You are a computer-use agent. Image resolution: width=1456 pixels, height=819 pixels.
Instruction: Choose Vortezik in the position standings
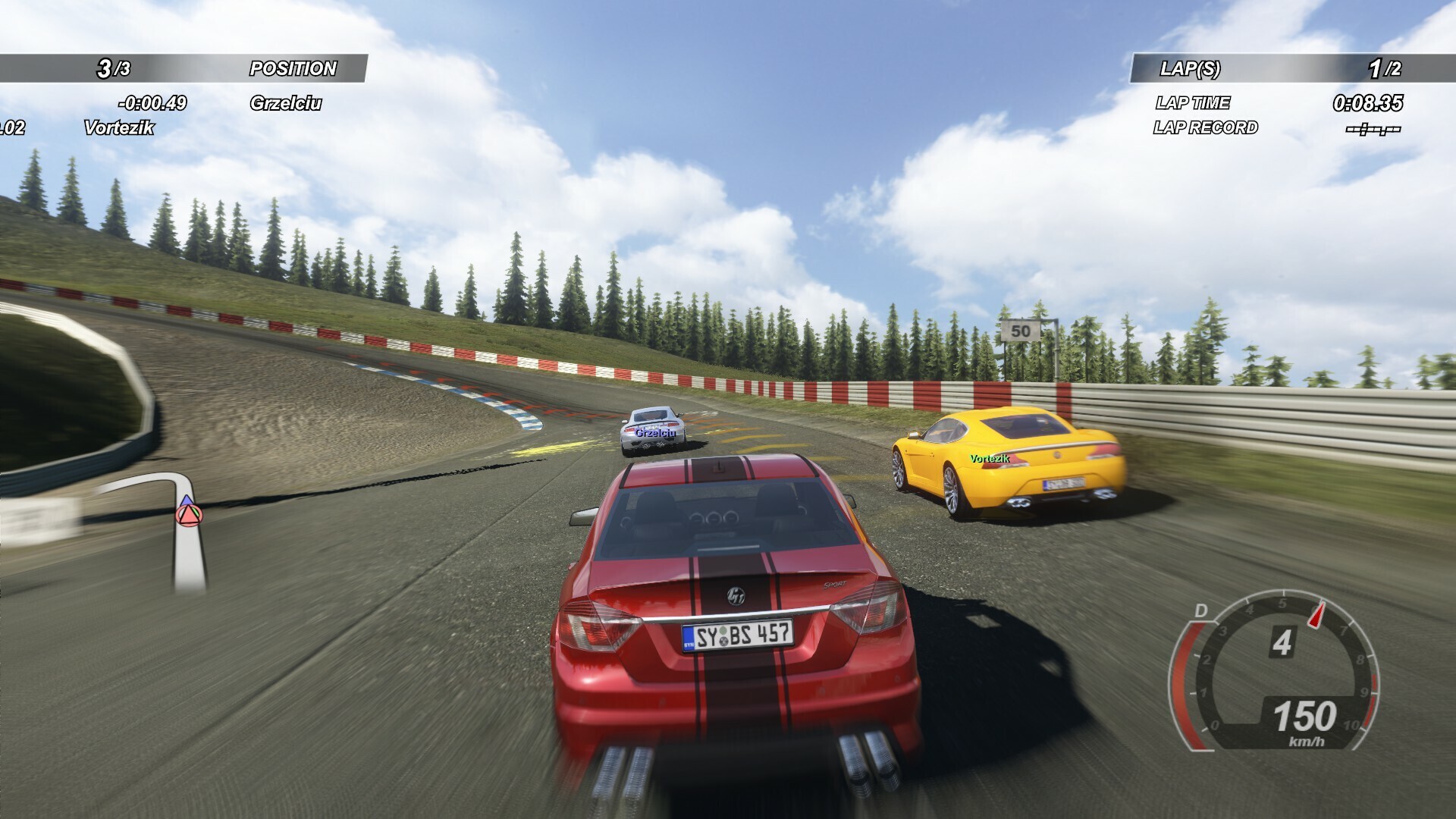(x=119, y=127)
